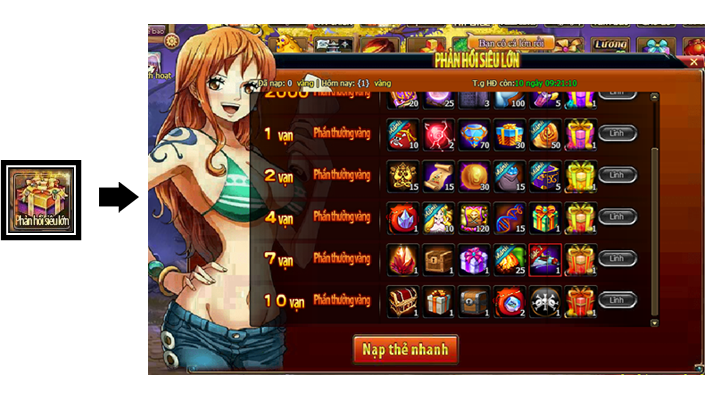Claim the 7 vạn reward with Lĩnh

[617, 258]
